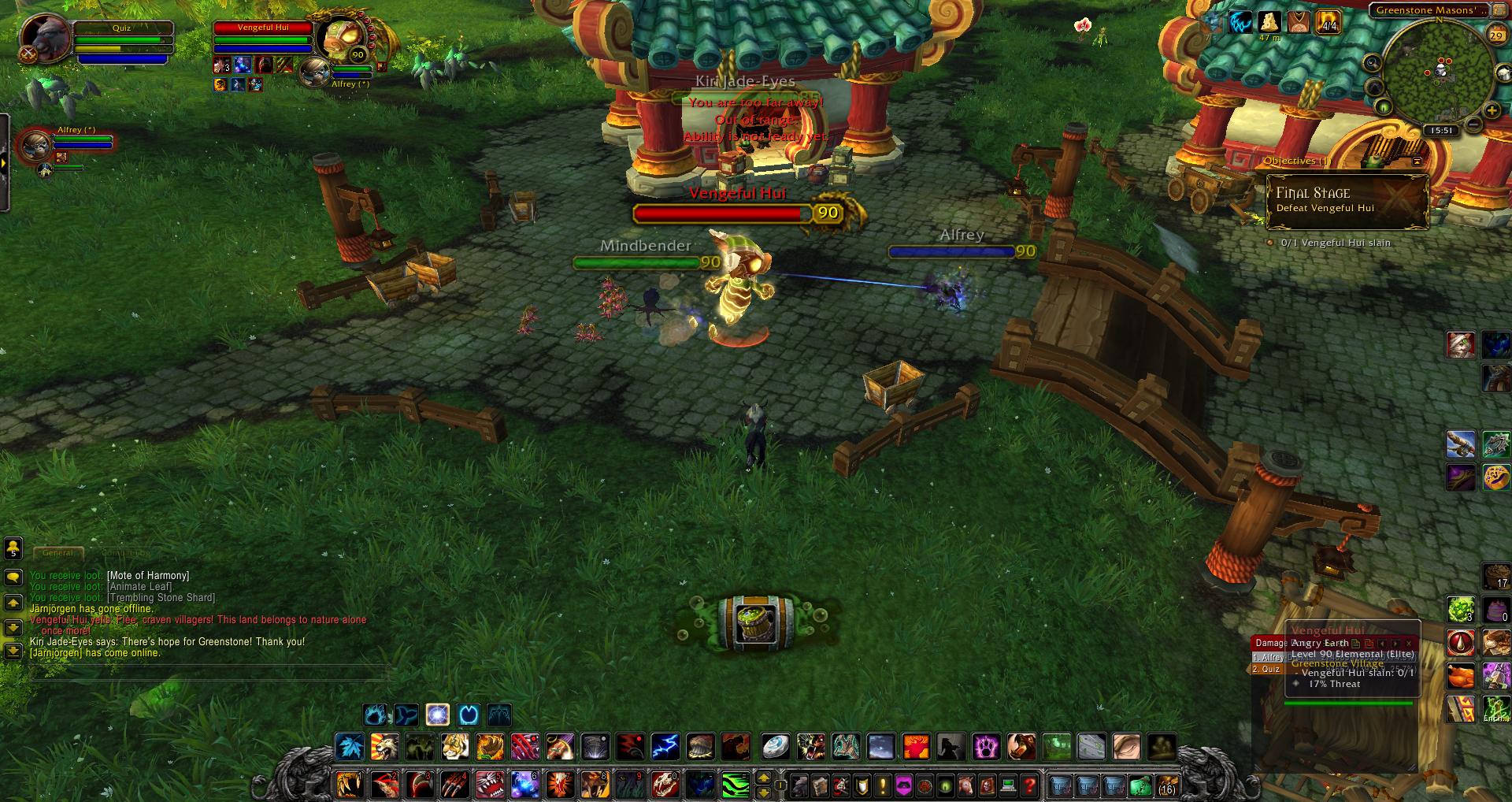Collapse the Objectives tracker
The image size is (1512, 802).
[x=1417, y=161]
